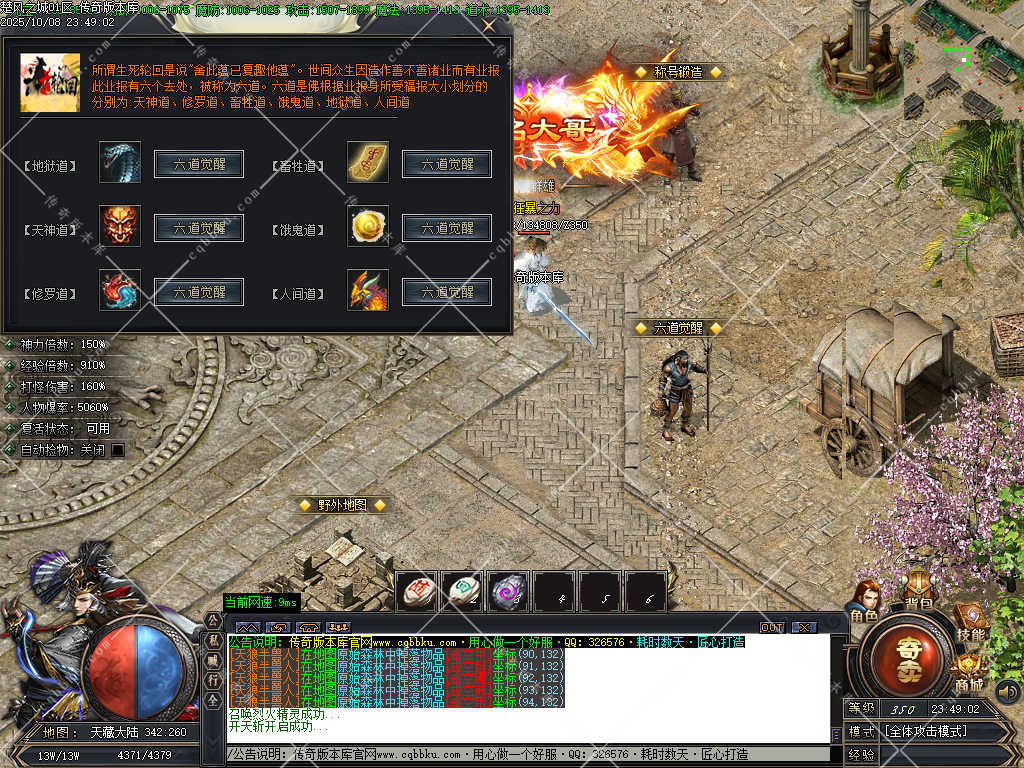The width and height of the screenshot is (1024, 768).
Task: Use the green rune stone hotbar slot
Action: pyautogui.click(x=462, y=591)
